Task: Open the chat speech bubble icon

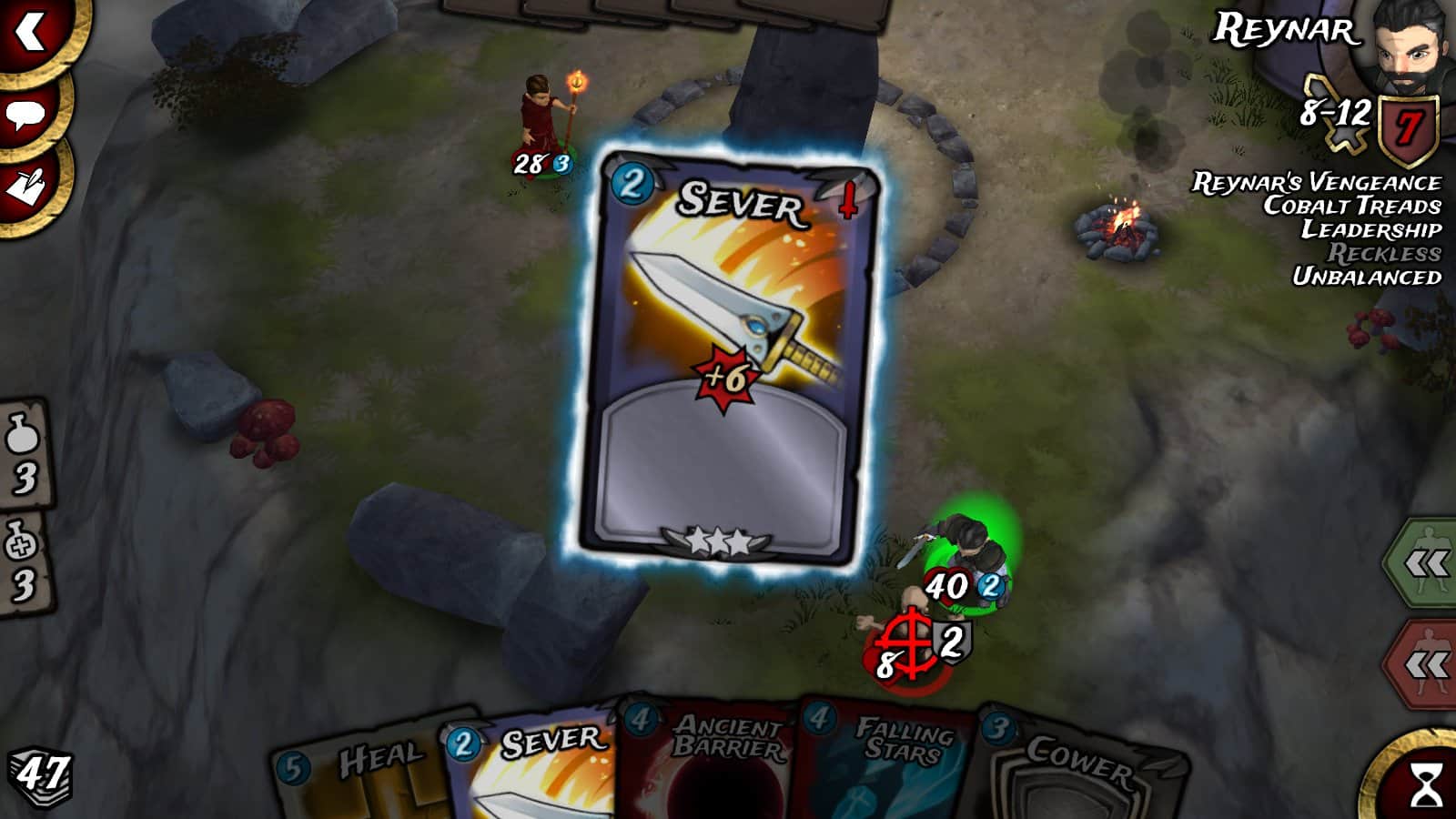Action: point(27,116)
